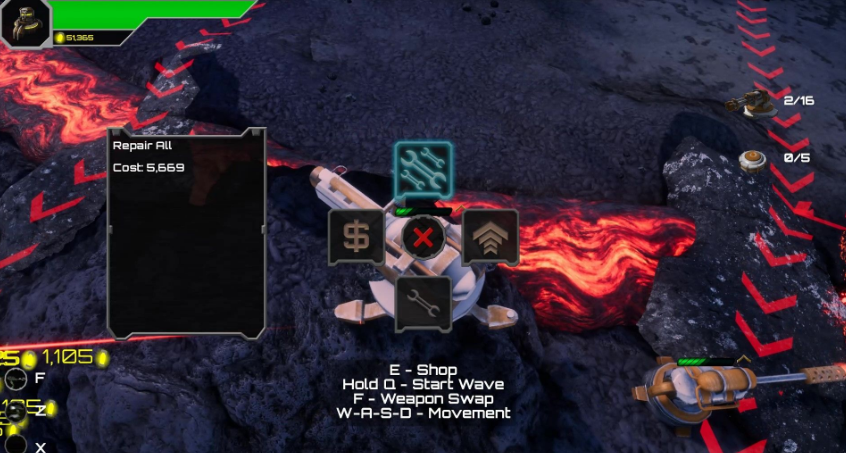Select the turret count icon
Viewport: 846px width, 453px height.
click(x=754, y=101)
